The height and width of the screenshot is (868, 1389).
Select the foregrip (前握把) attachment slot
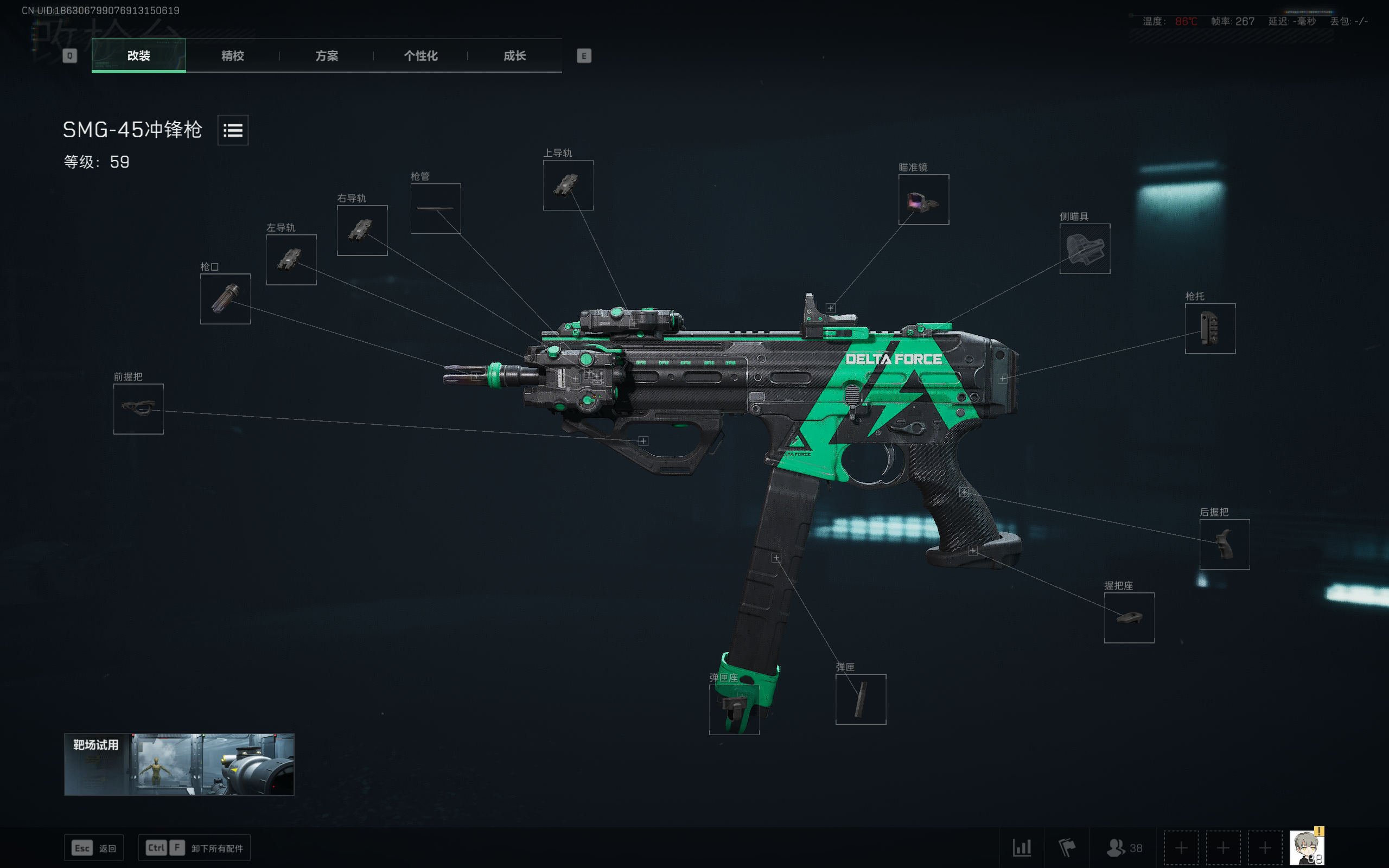138,409
